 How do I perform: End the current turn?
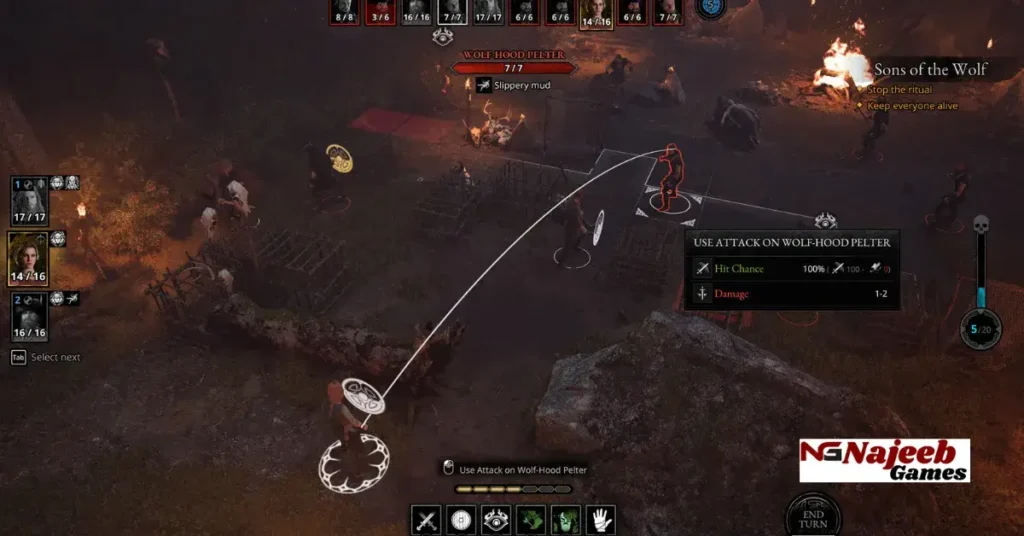click(812, 515)
